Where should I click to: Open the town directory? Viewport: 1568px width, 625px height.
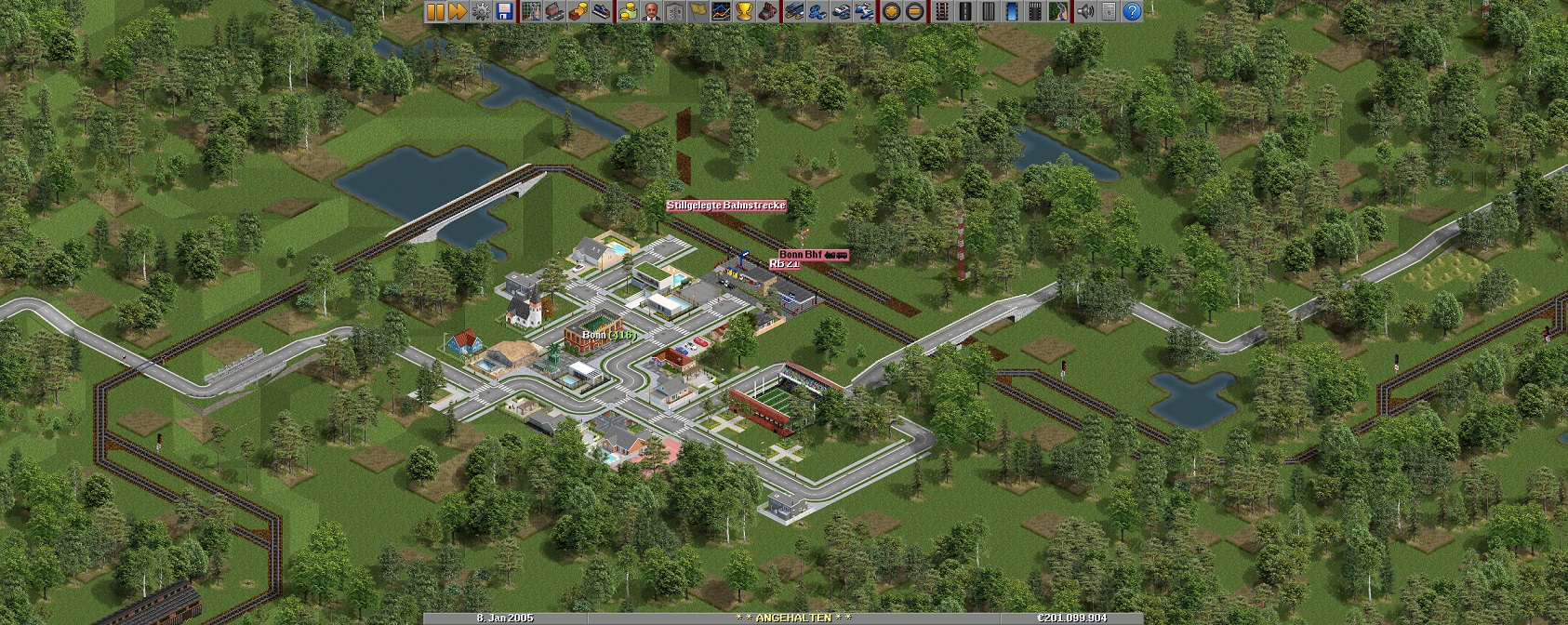(x=555, y=11)
